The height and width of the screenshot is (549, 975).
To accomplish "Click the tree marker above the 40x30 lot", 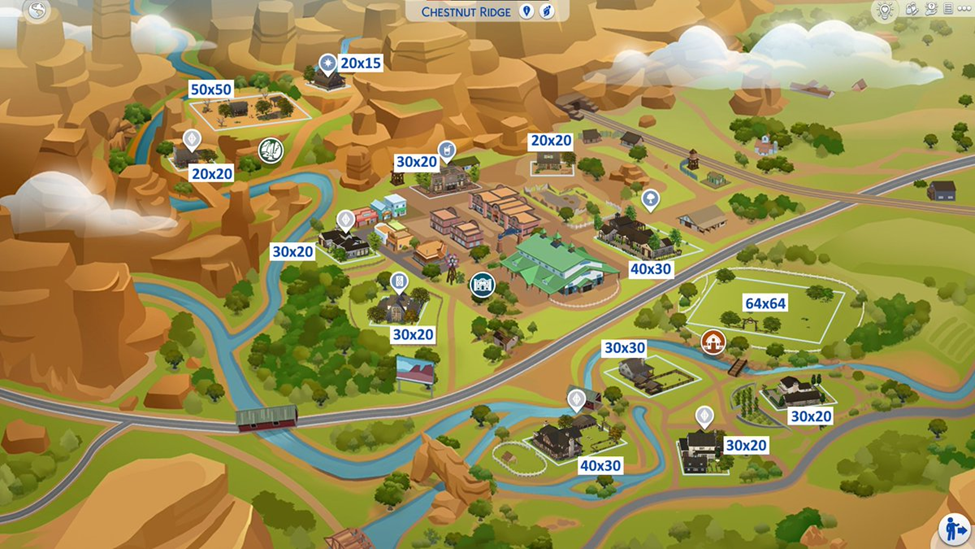I will tap(650, 200).
